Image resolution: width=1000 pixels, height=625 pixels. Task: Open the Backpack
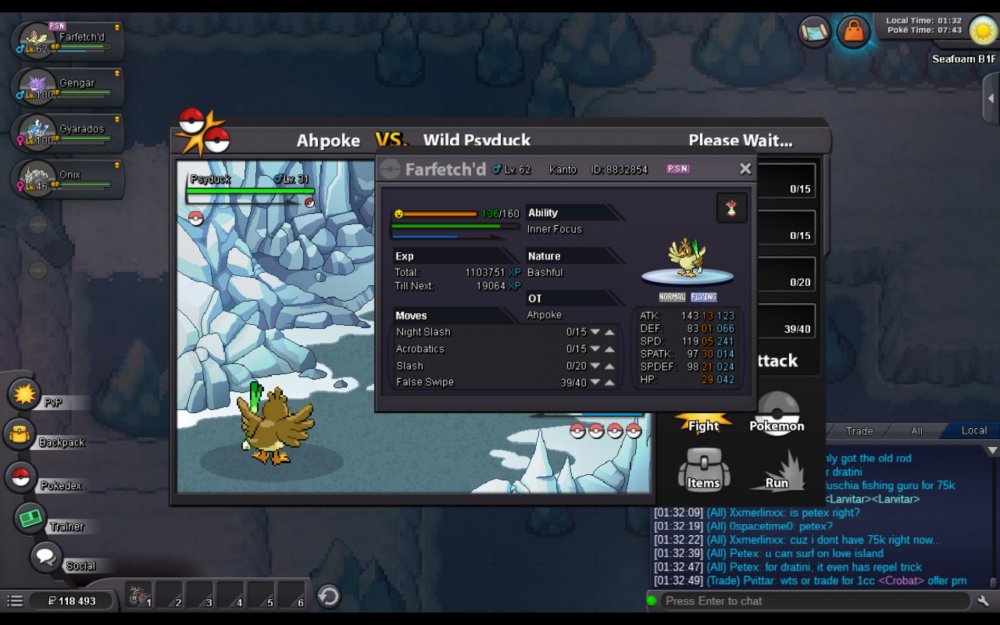(20, 435)
